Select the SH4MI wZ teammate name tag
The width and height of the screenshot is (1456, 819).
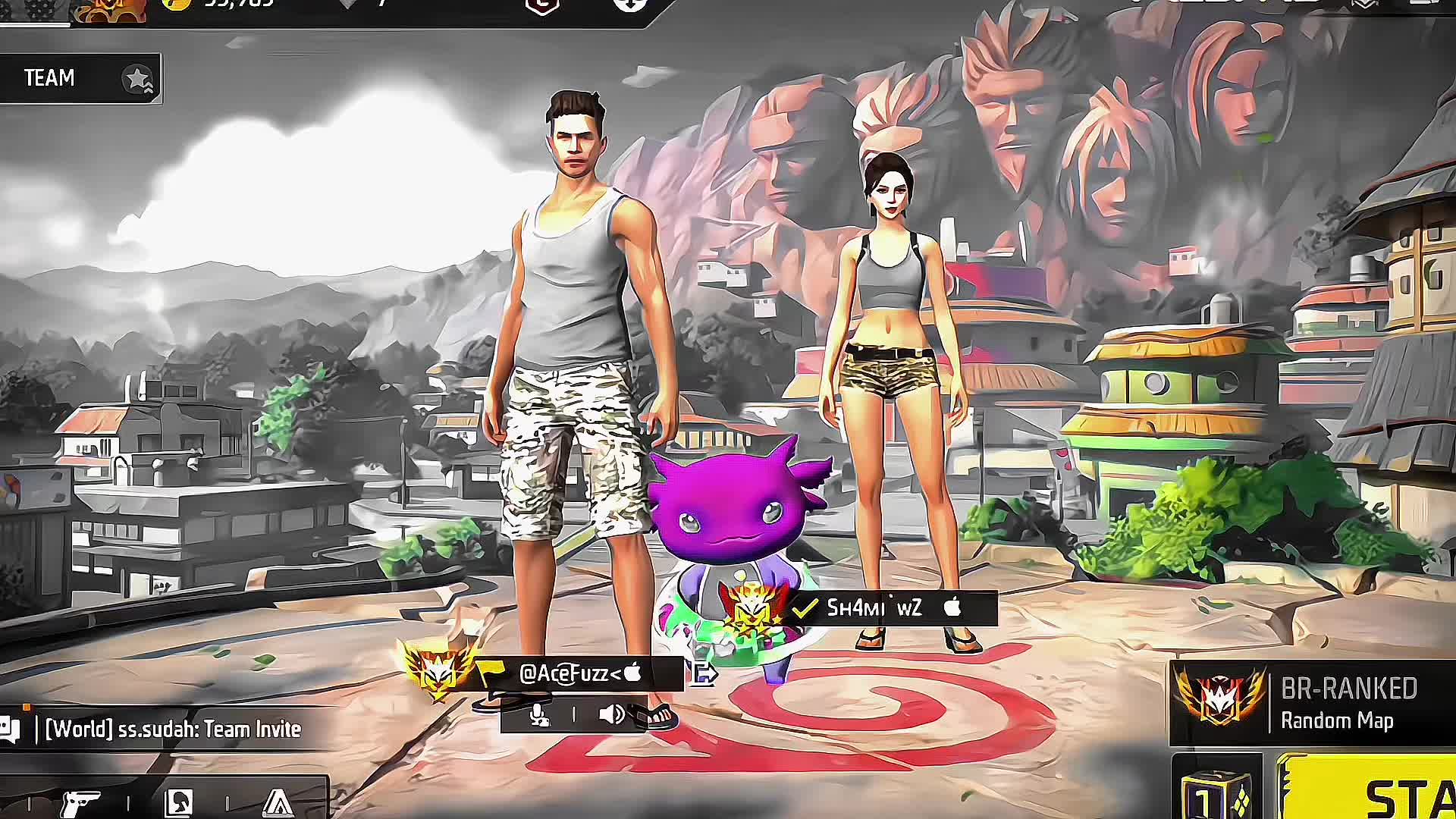[x=874, y=608]
